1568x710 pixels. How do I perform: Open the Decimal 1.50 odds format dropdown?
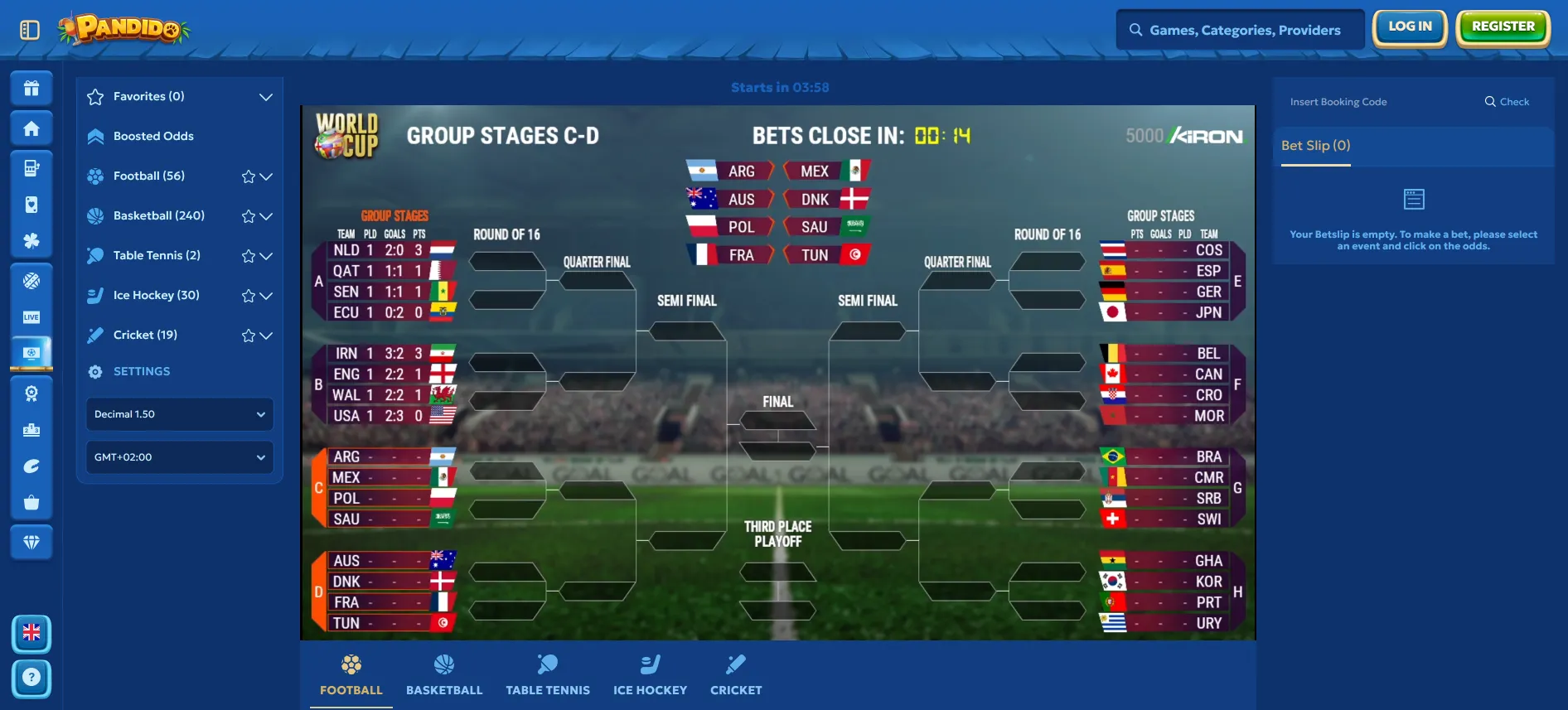pos(179,414)
